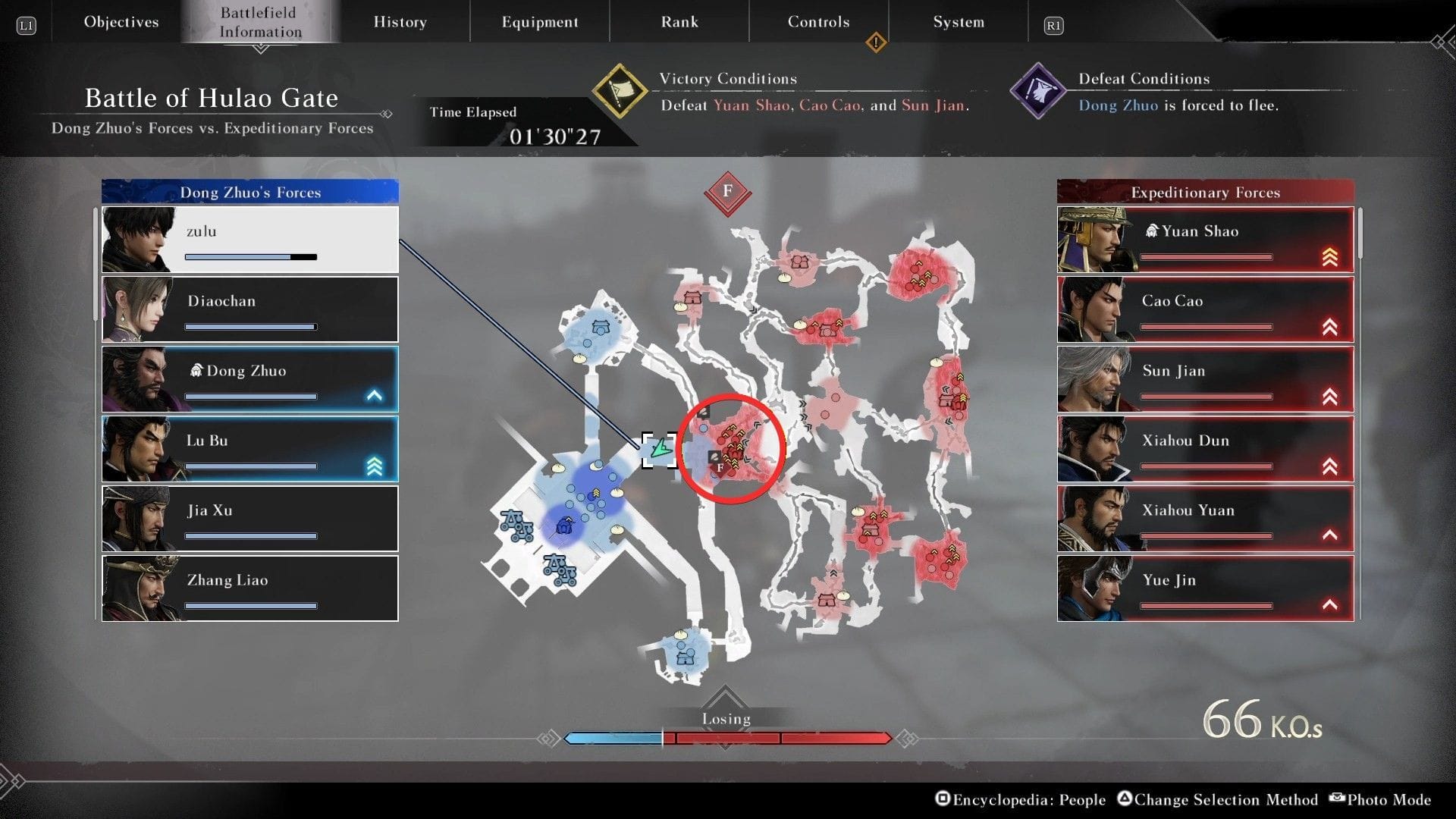The width and height of the screenshot is (1456, 819).
Task: Show the Controls tab
Action: pyautogui.click(x=818, y=22)
